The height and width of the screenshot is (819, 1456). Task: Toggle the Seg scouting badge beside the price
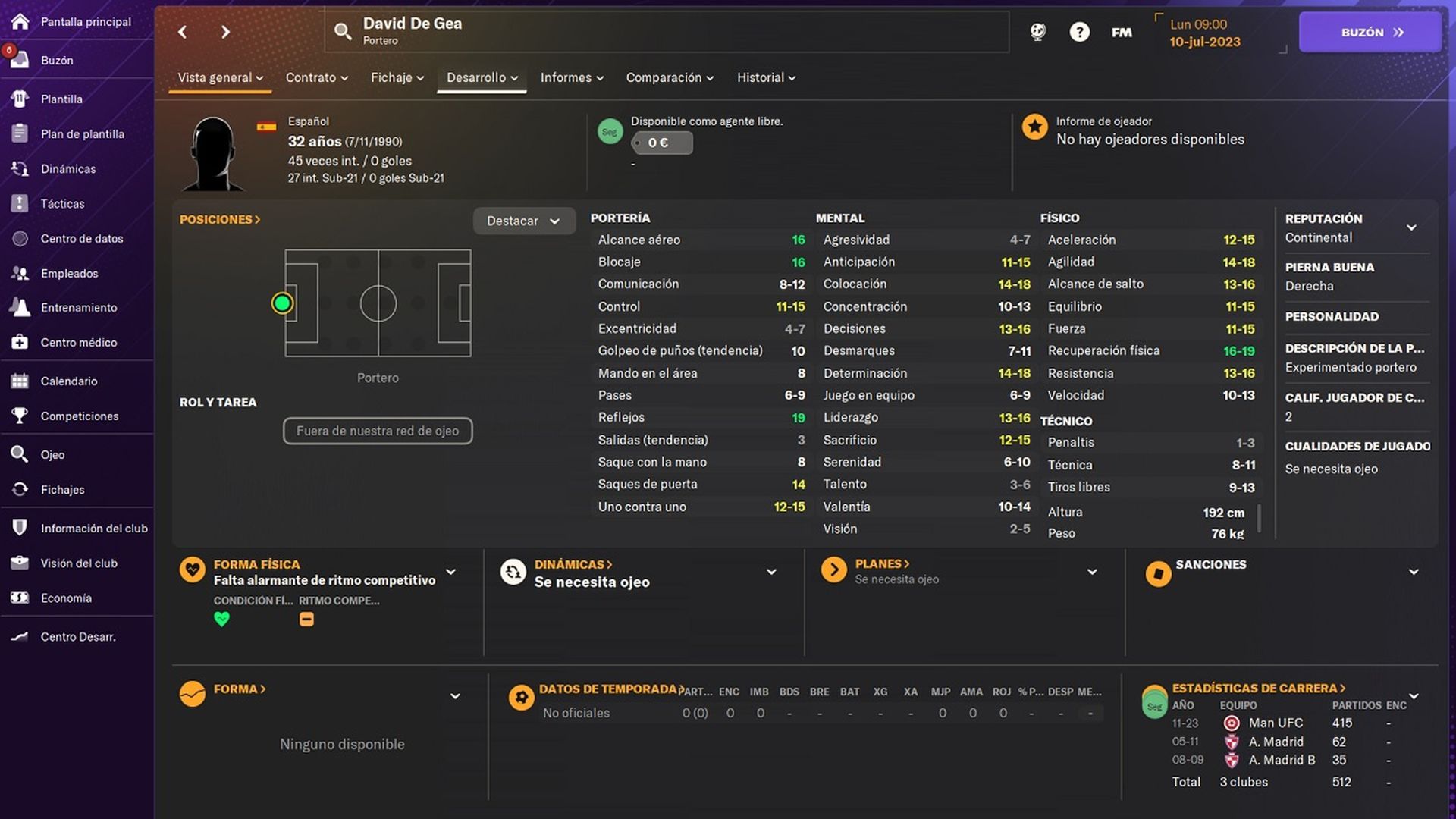610,130
